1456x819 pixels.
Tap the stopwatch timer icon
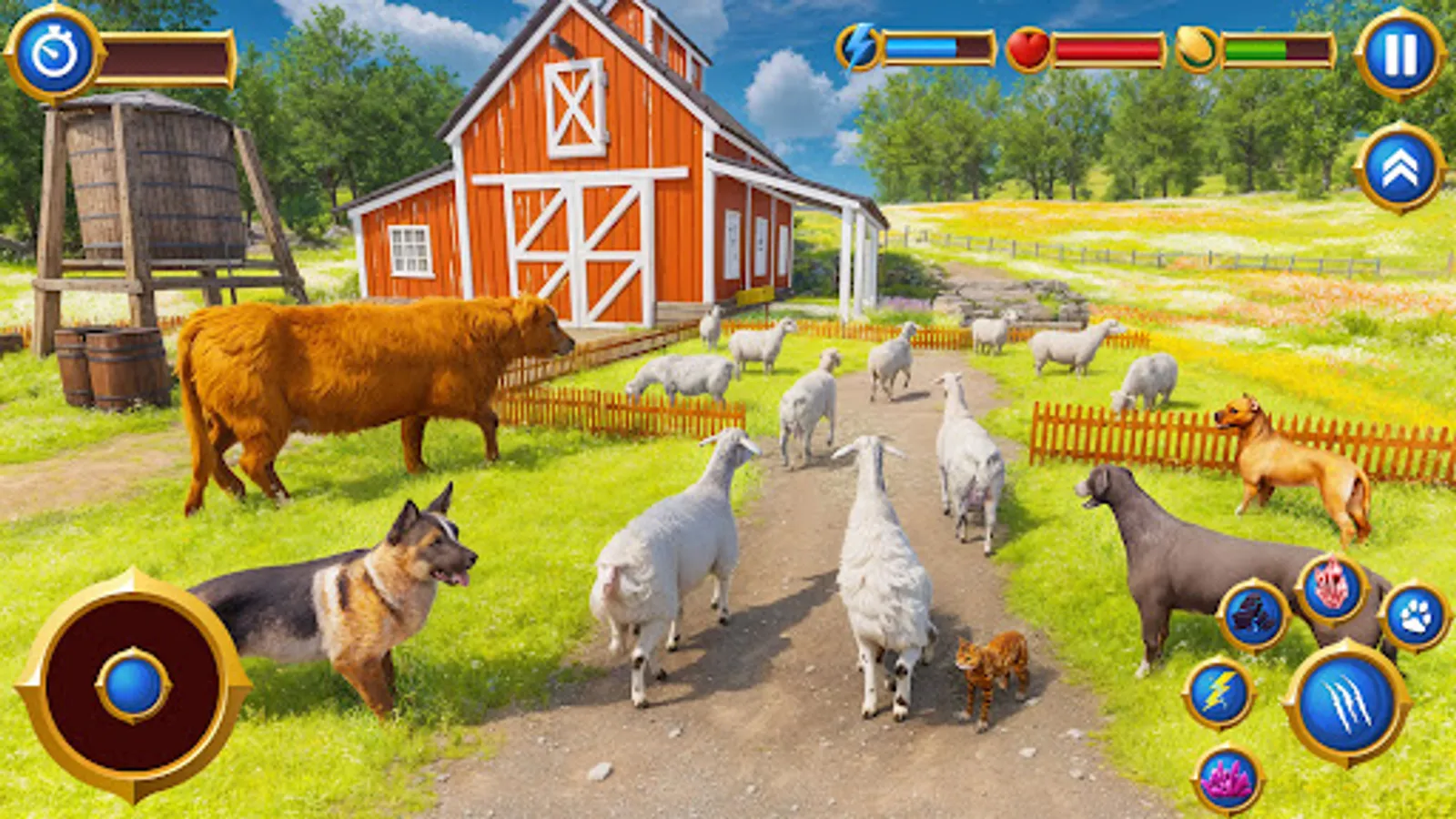pyautogui.click(x=55, y=52)
